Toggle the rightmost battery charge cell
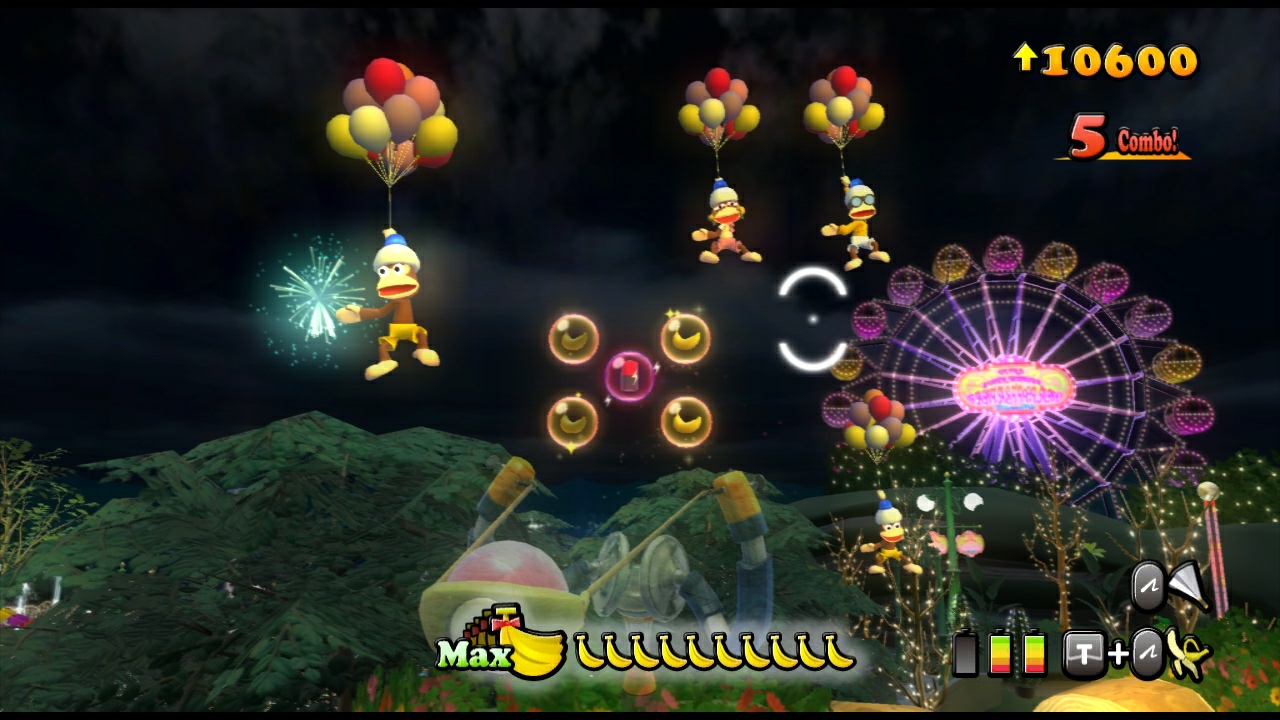This screenshot has height=720, width=1280. [x=1033, y=653]
